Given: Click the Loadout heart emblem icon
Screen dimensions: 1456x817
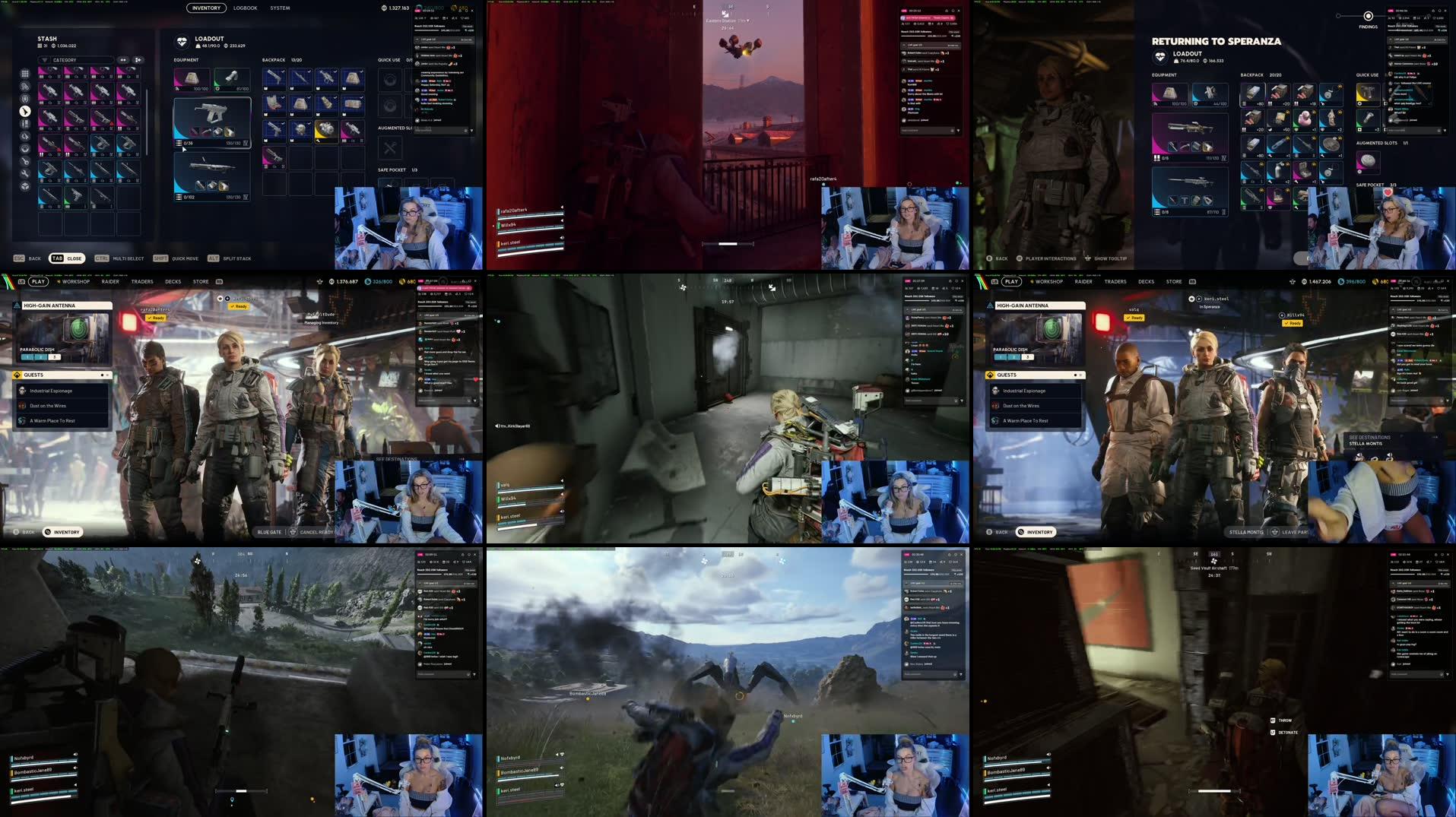Looking at the screenshot, I should tap(179, 42).
